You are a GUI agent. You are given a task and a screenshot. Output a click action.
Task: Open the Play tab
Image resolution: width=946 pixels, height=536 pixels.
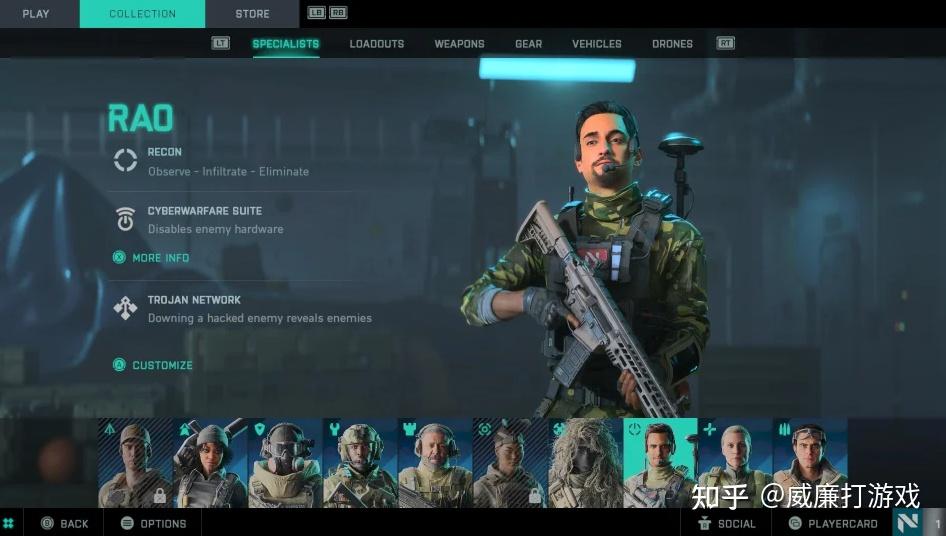[x=36, y=14]
